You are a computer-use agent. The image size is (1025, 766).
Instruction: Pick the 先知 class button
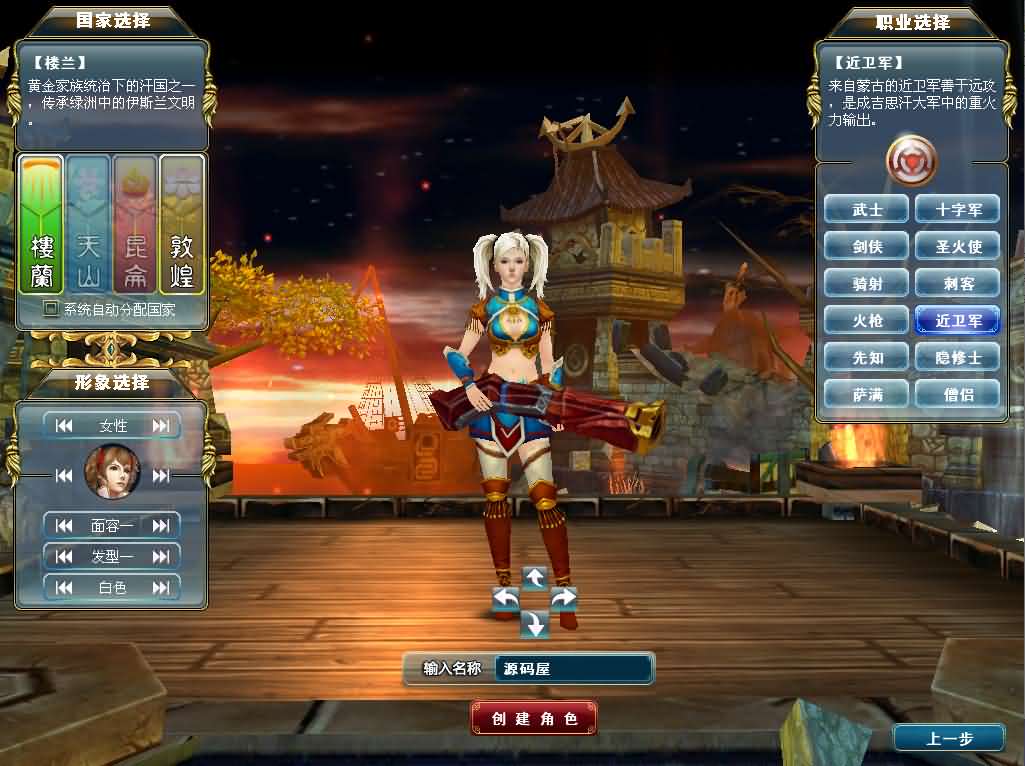click(x=867, y=358)
